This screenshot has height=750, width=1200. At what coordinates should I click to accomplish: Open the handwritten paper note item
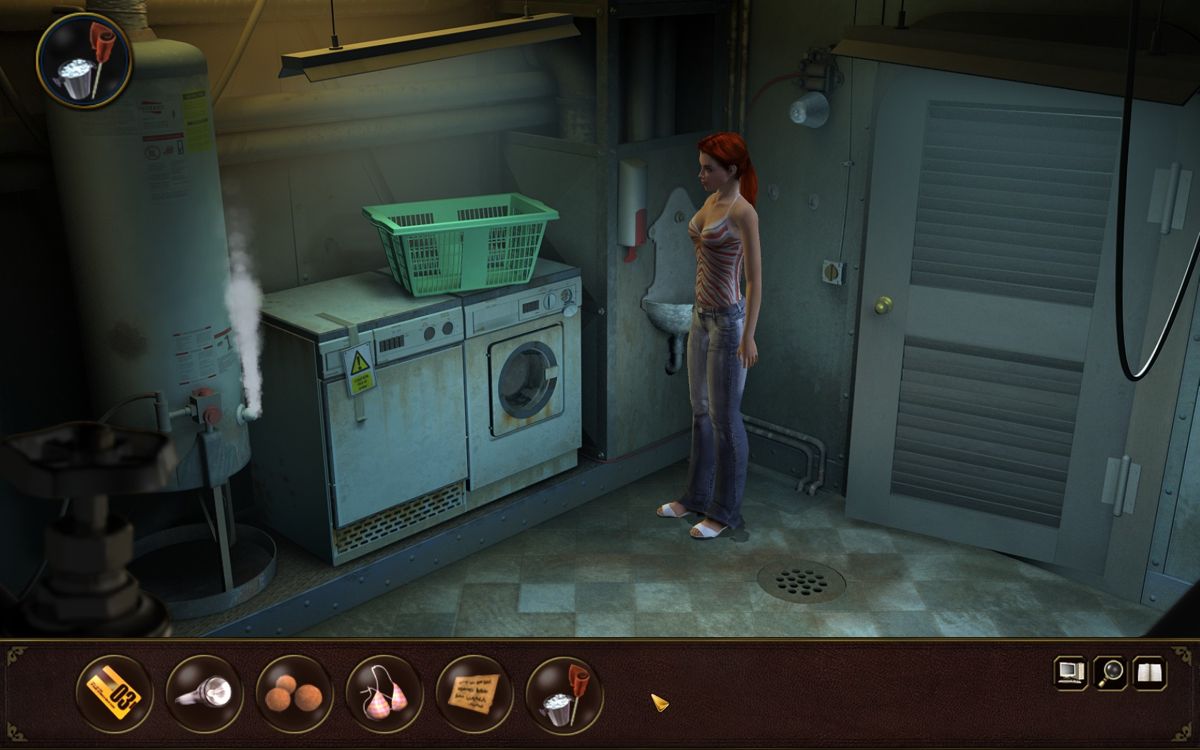474,693
